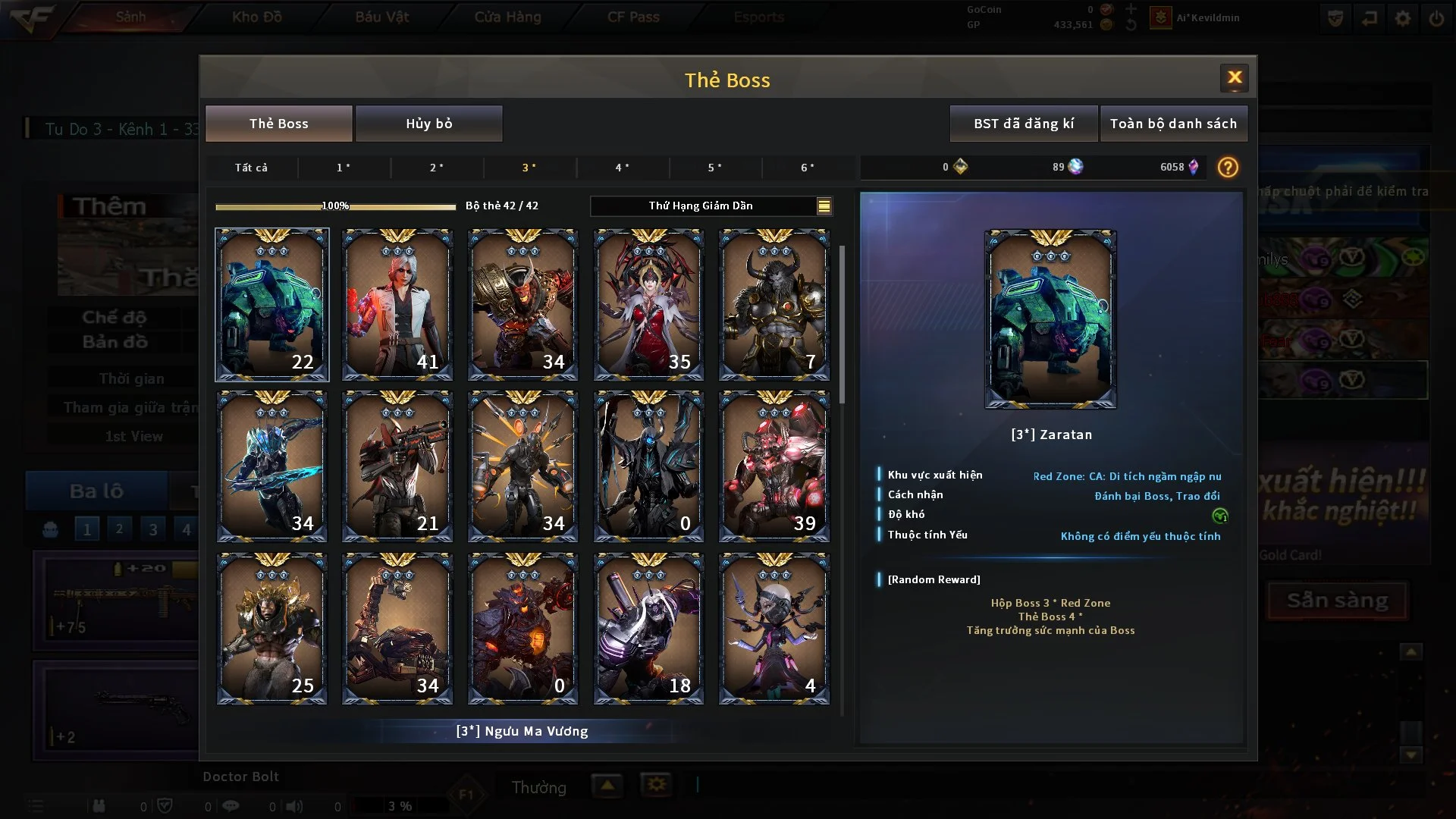Pick the horned minotaur card with count 7
Image resolution: width=1456 pixels, height=819 pixels.
(773, 304)
